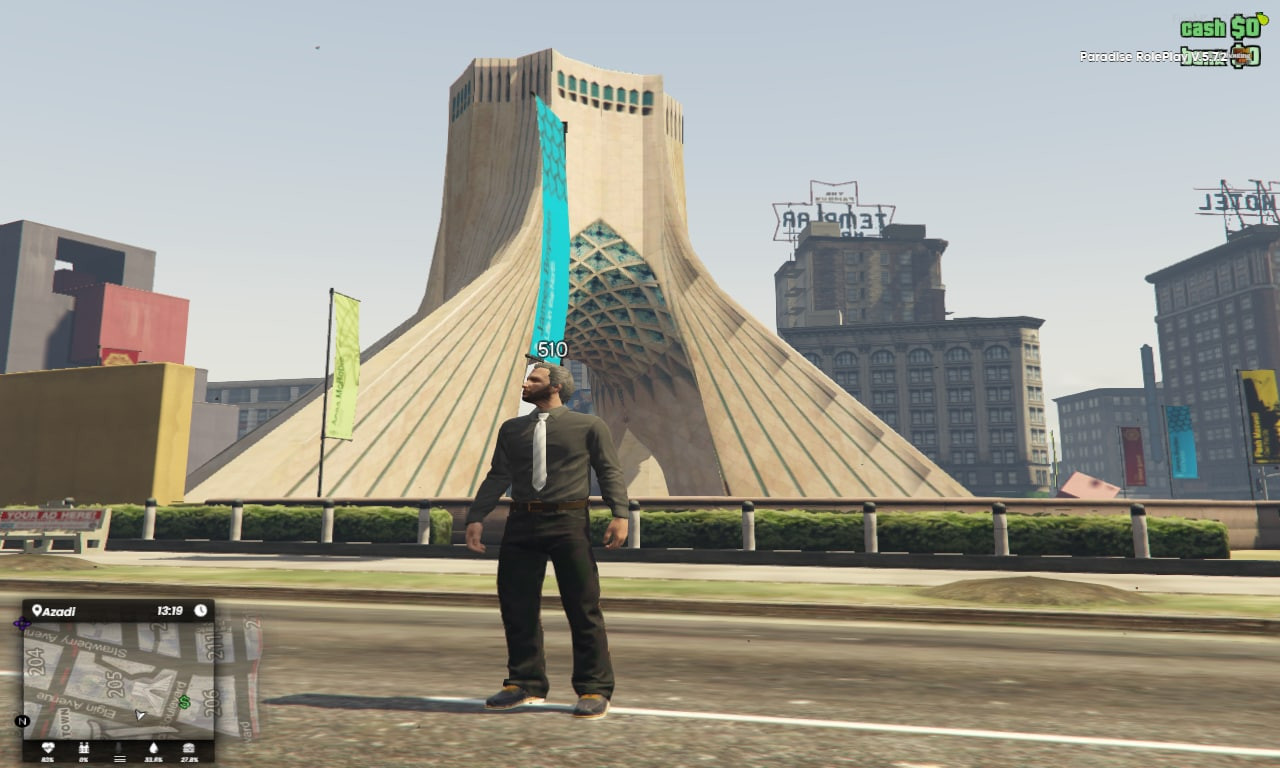The image size is (1280, 768).
Task: Toggle the voice indicator bars on the status bar
Action: (120, 757)
